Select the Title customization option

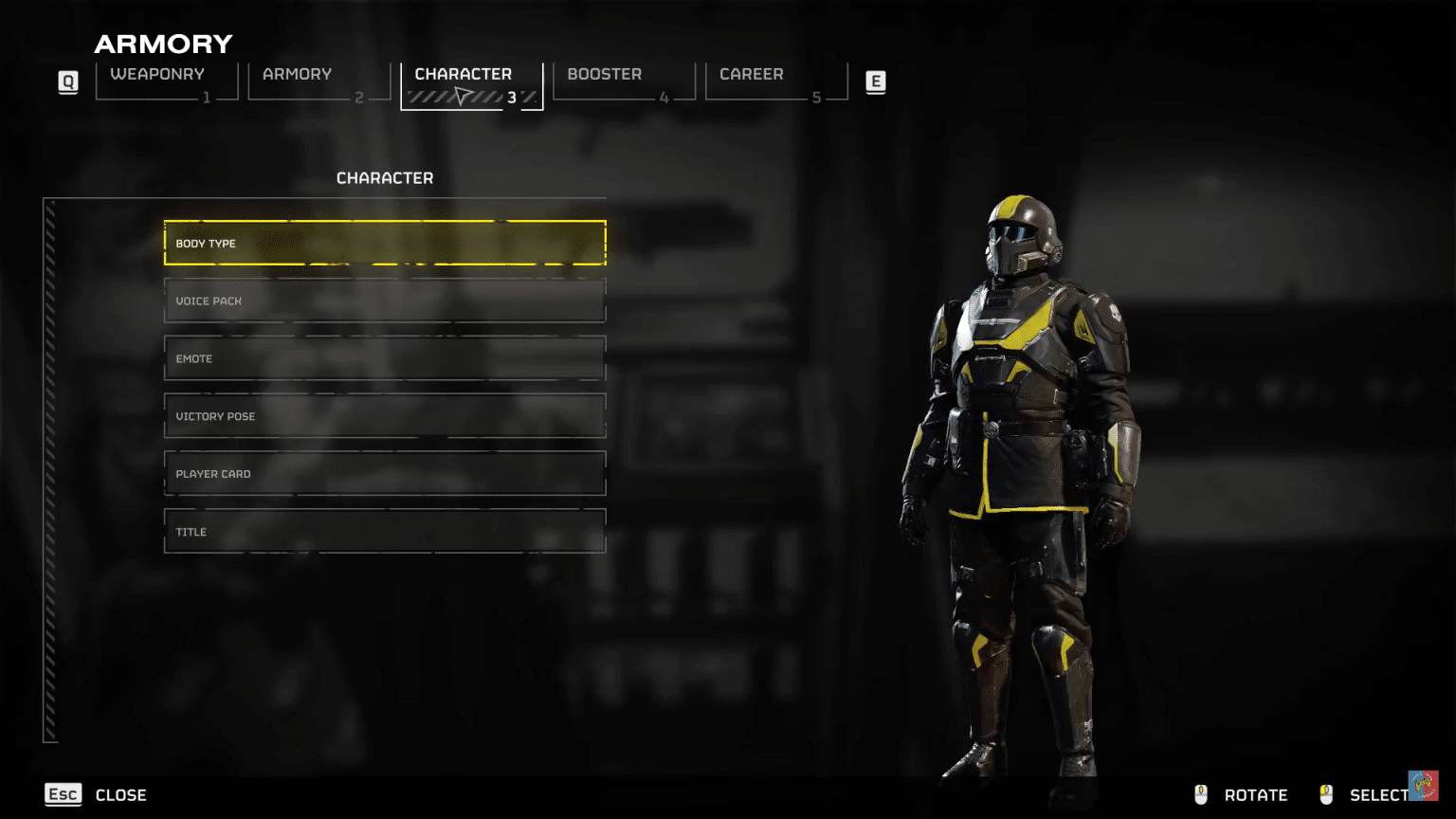click(385, 531)
